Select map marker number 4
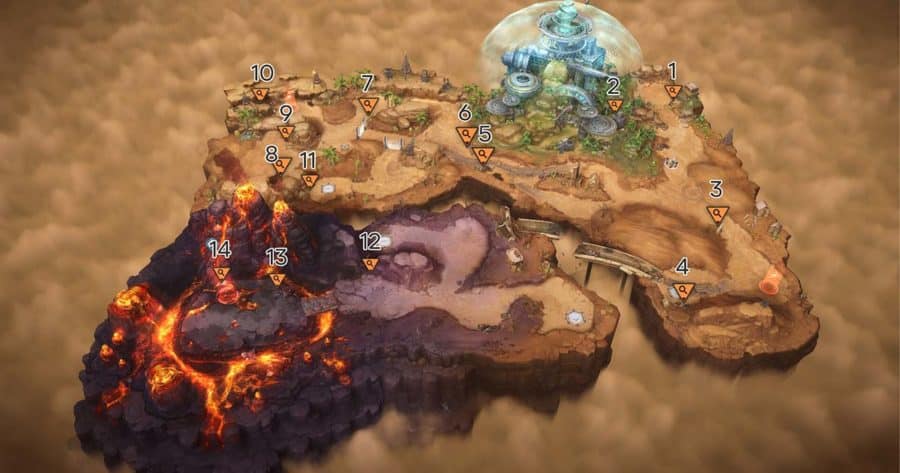900x473 pixels. (684, 291)
